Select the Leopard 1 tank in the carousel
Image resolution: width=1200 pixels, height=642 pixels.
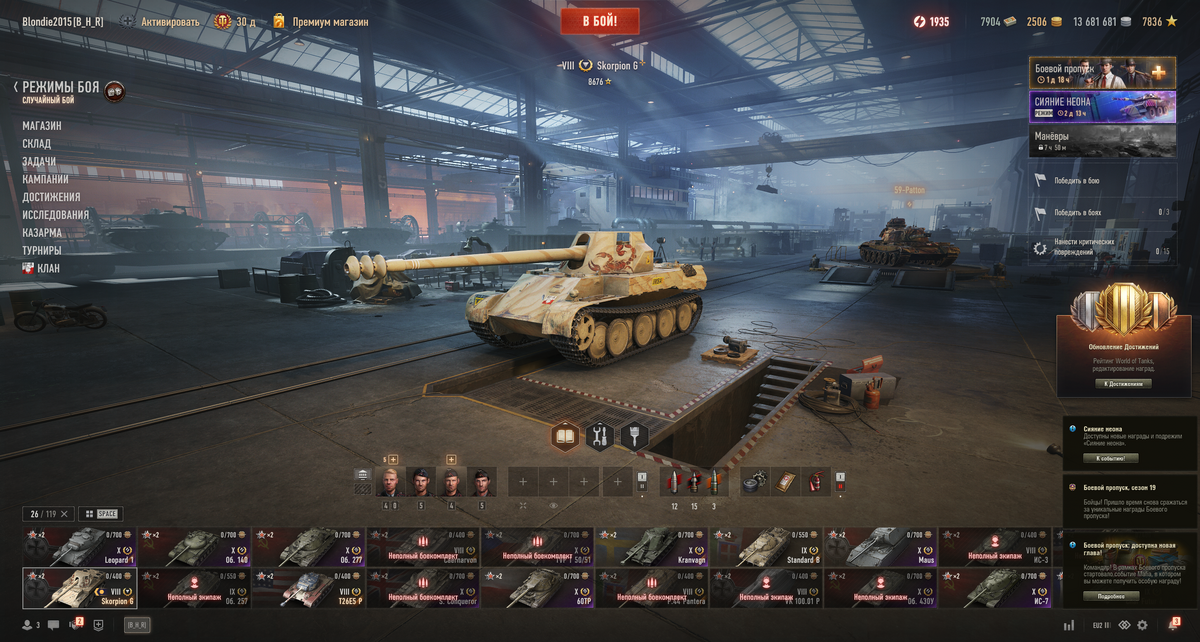point(79,548)
